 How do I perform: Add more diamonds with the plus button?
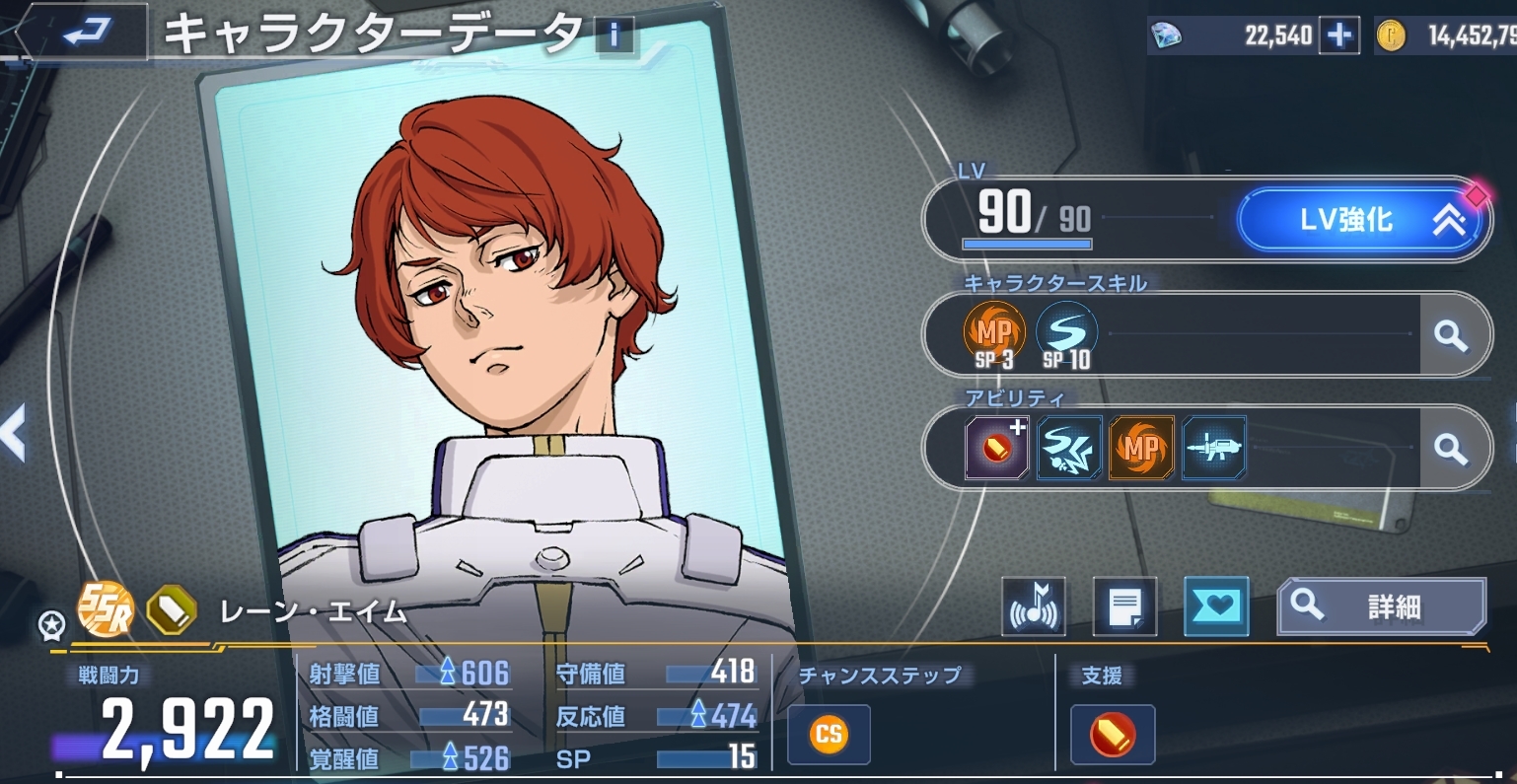click(1338, 36)
